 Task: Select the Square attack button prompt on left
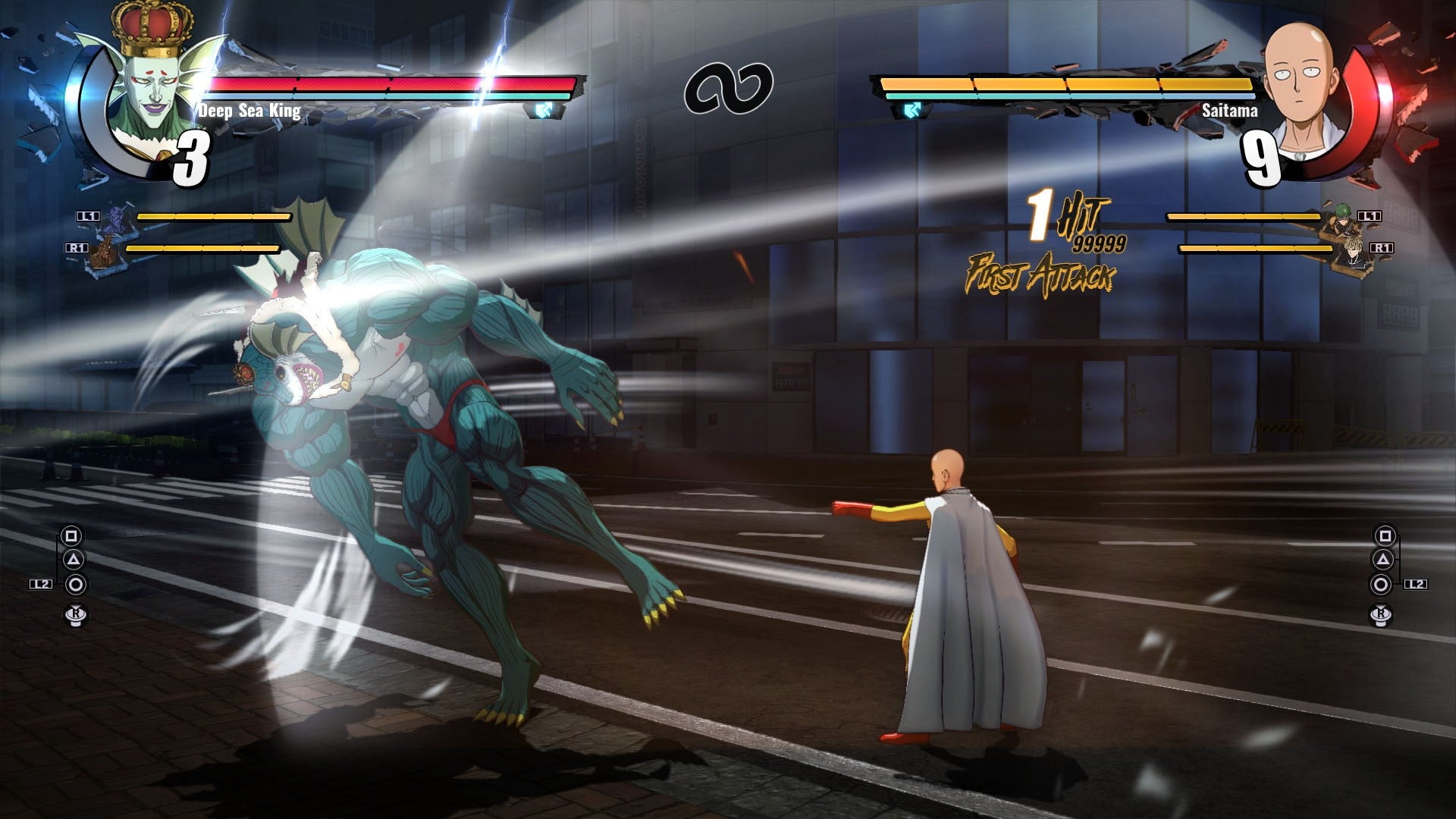[71, 536]
